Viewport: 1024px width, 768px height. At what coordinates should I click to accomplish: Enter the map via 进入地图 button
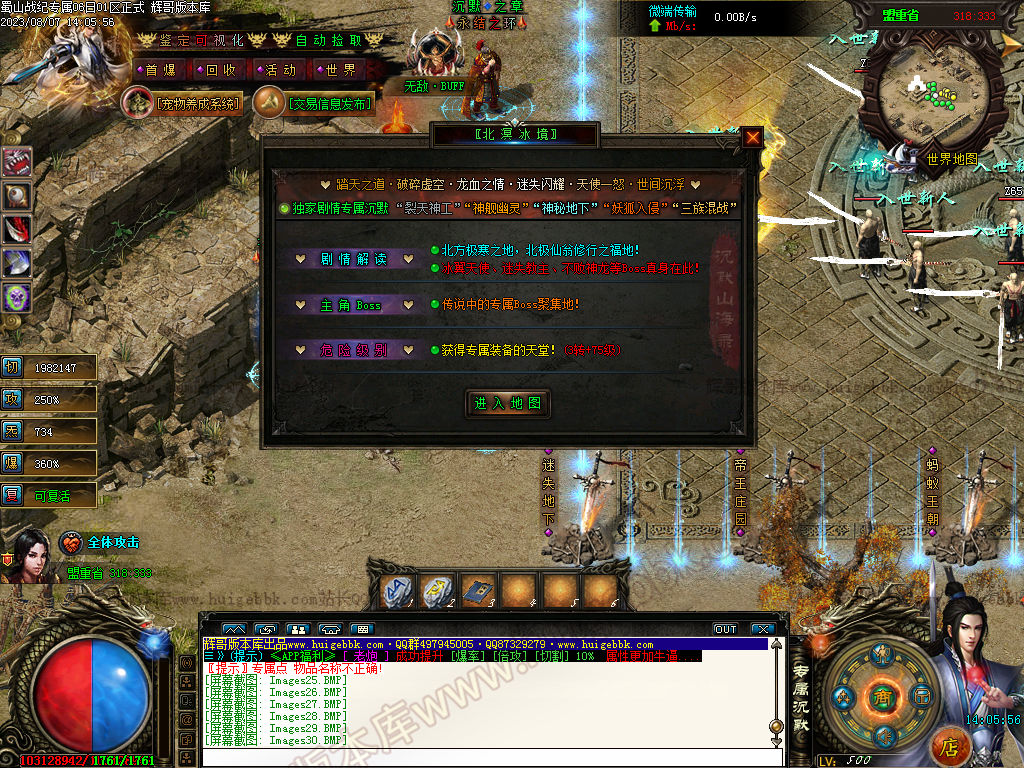pyautogui.click(x=509, y=403)
